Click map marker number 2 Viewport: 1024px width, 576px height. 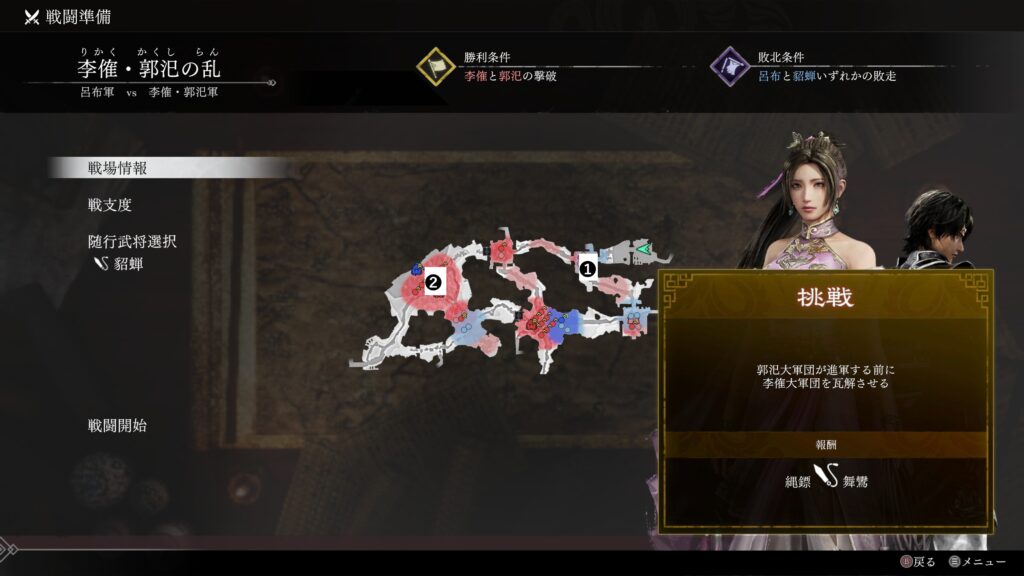pos(433,282)
